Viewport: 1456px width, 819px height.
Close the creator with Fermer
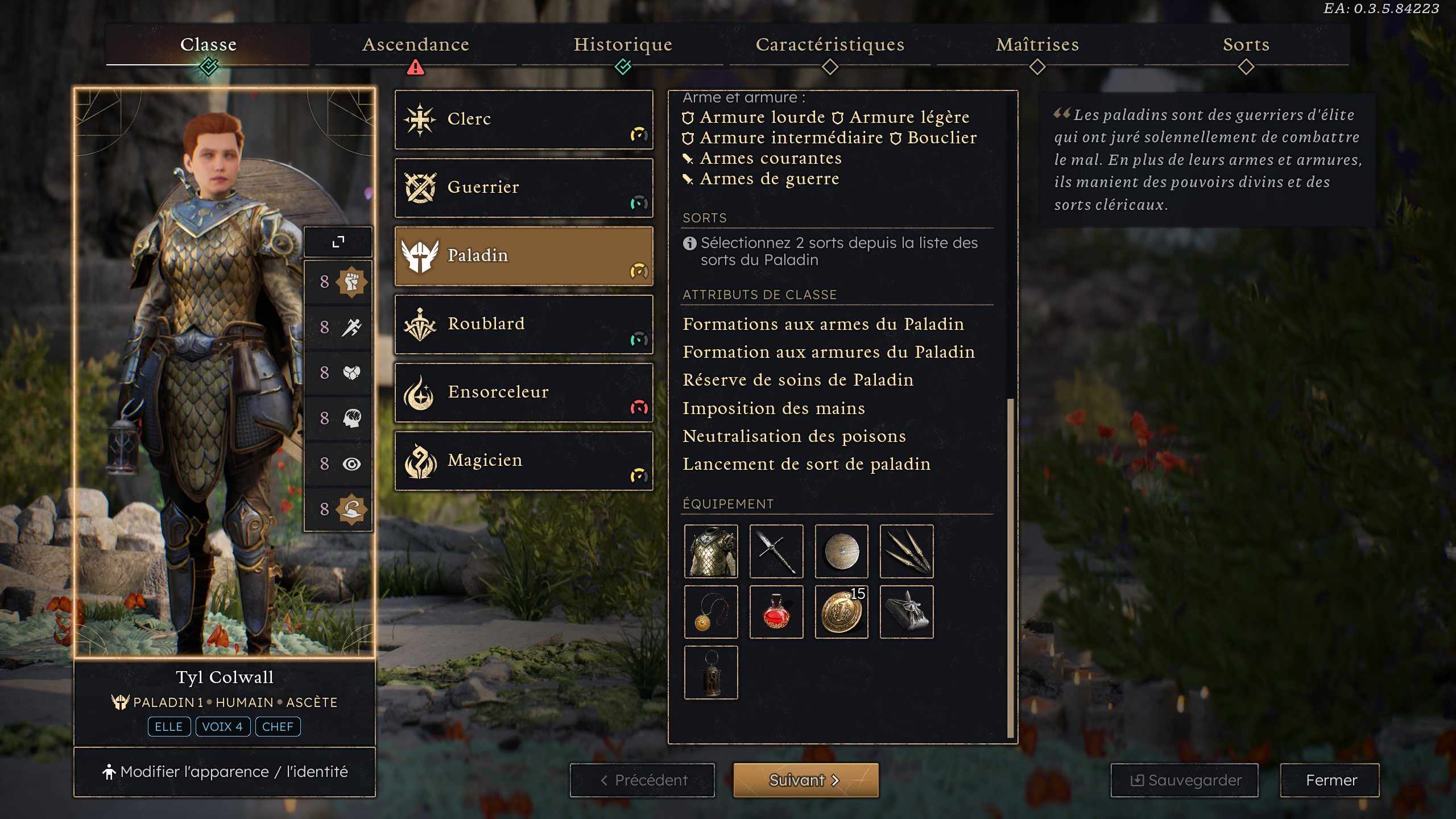tap(1330, 780)
